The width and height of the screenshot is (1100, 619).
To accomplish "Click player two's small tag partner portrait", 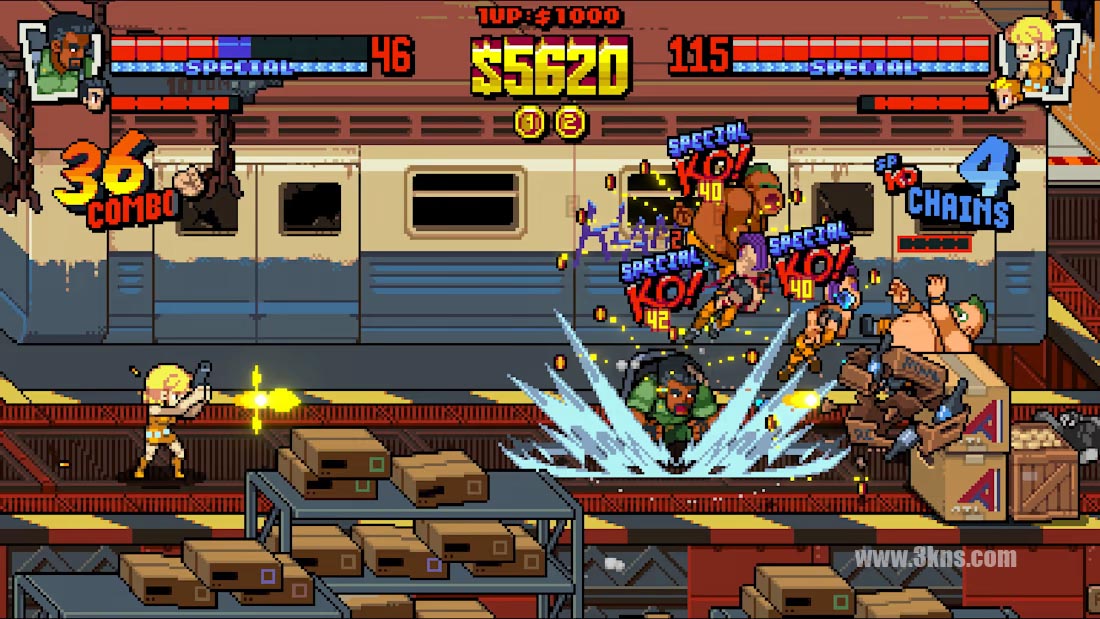I will [1004, 96].
